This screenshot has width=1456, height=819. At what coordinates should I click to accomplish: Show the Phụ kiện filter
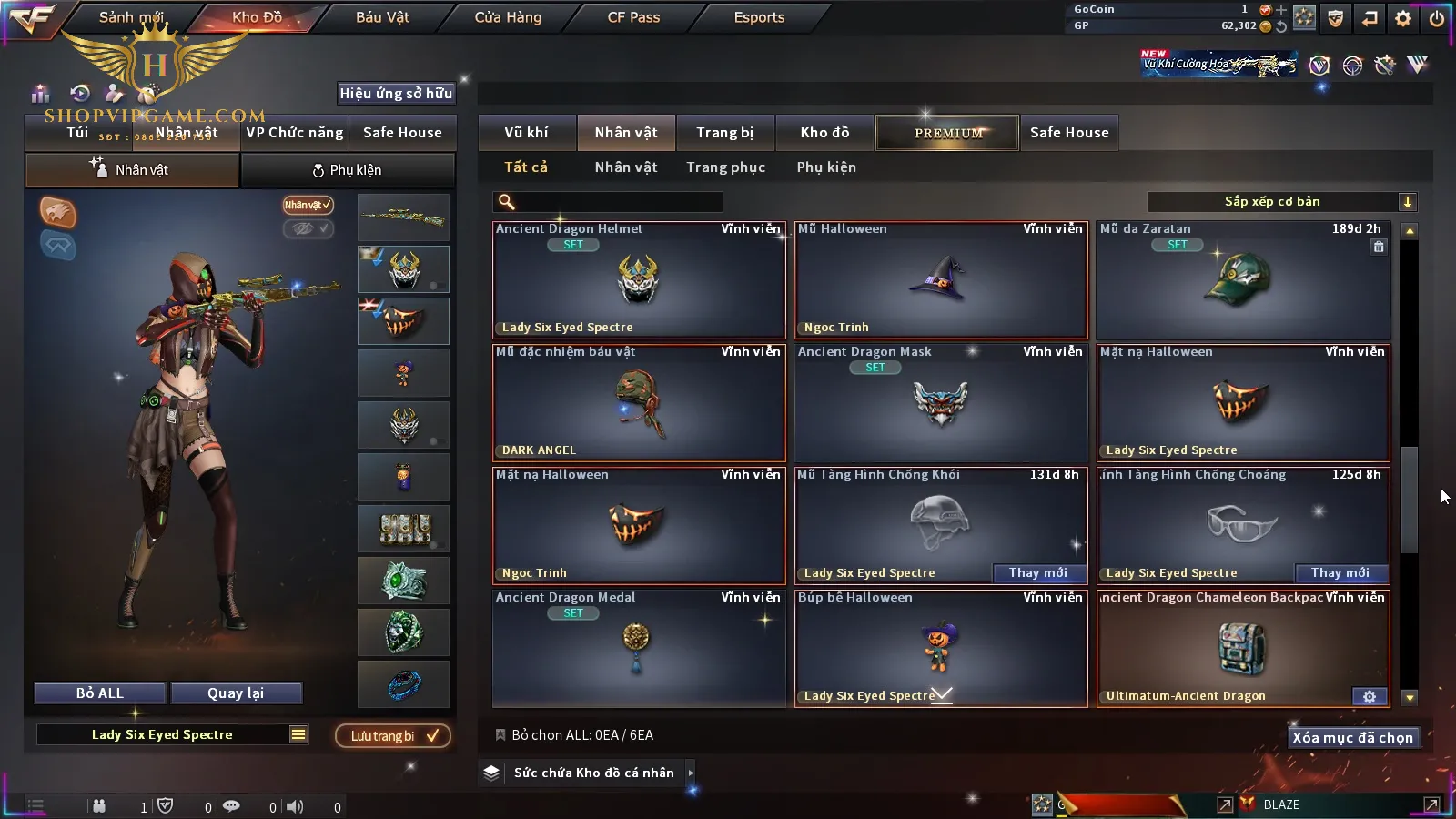click(826, 167)
